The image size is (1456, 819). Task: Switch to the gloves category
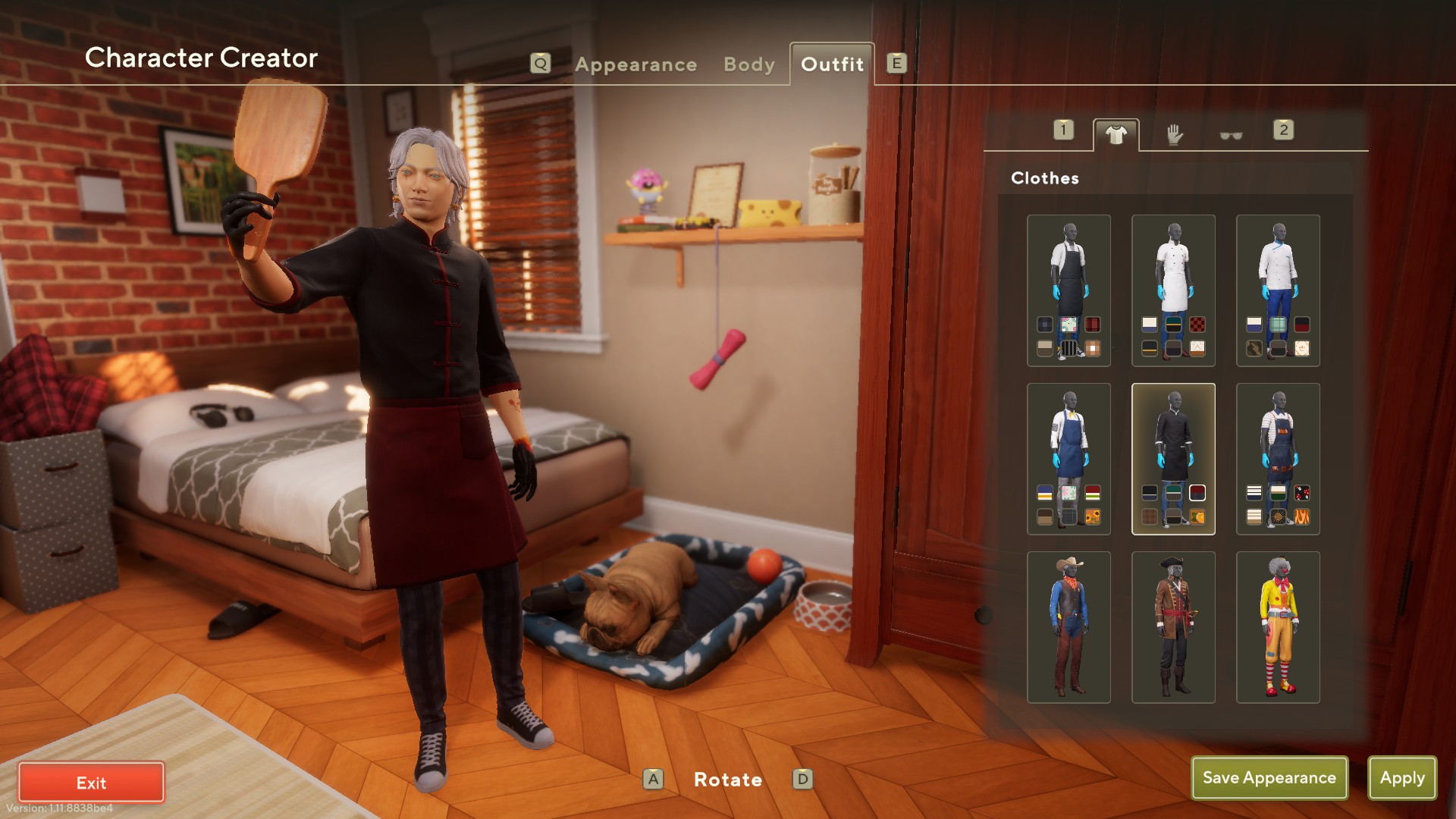1174,135
